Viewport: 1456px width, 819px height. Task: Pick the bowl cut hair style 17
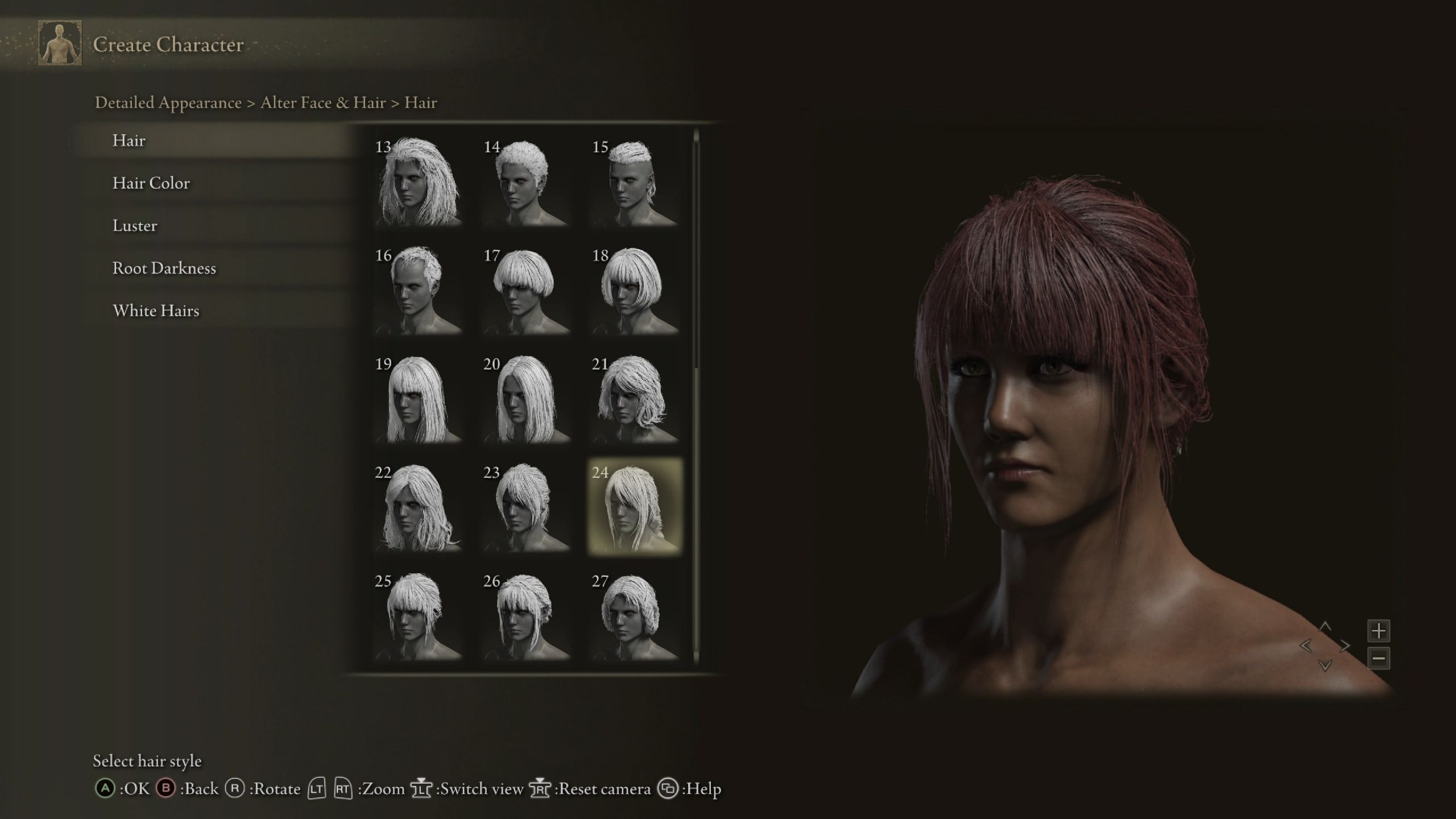coord(526,290)
